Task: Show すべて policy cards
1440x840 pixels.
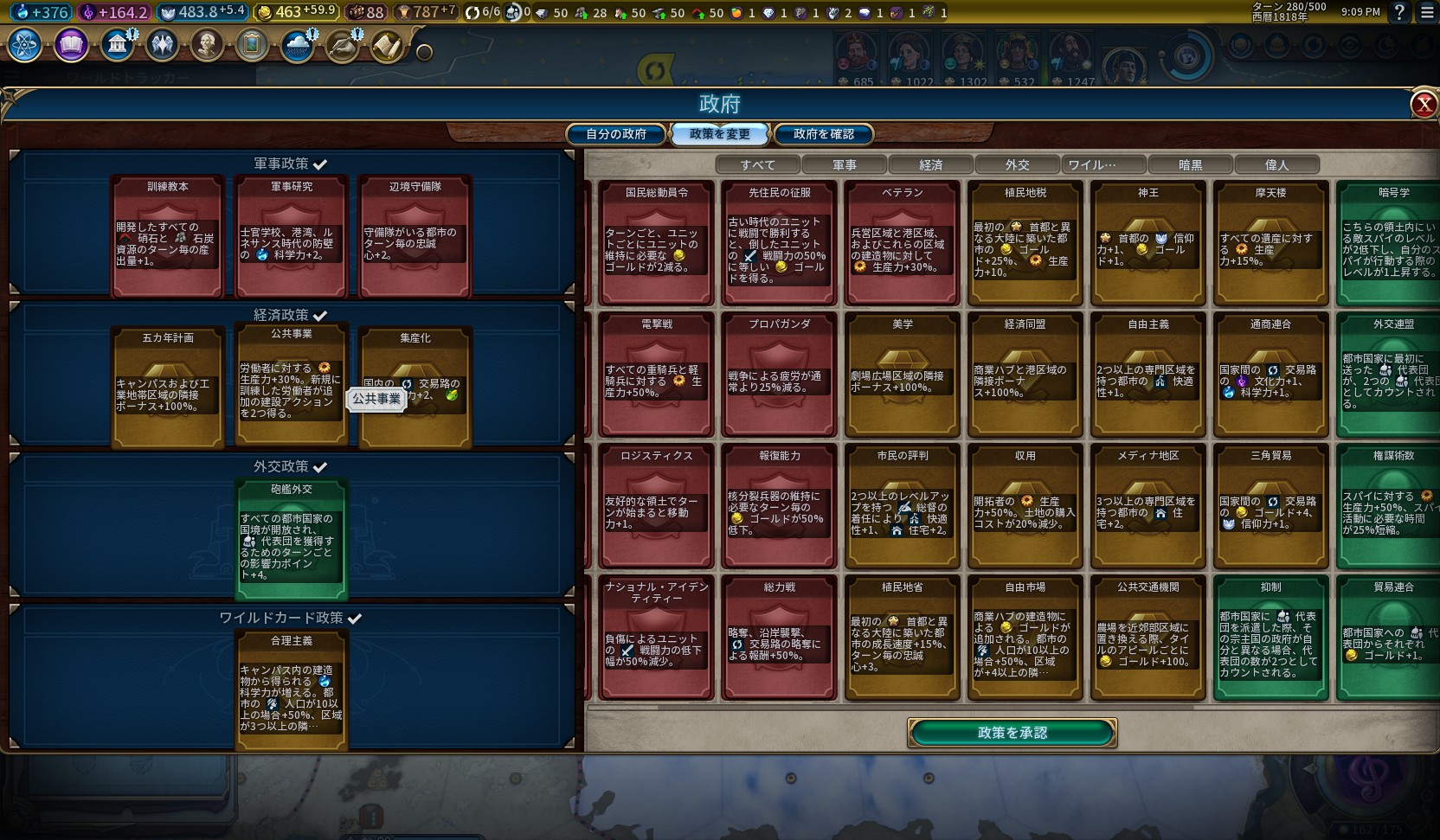Action: click(757, 164)
